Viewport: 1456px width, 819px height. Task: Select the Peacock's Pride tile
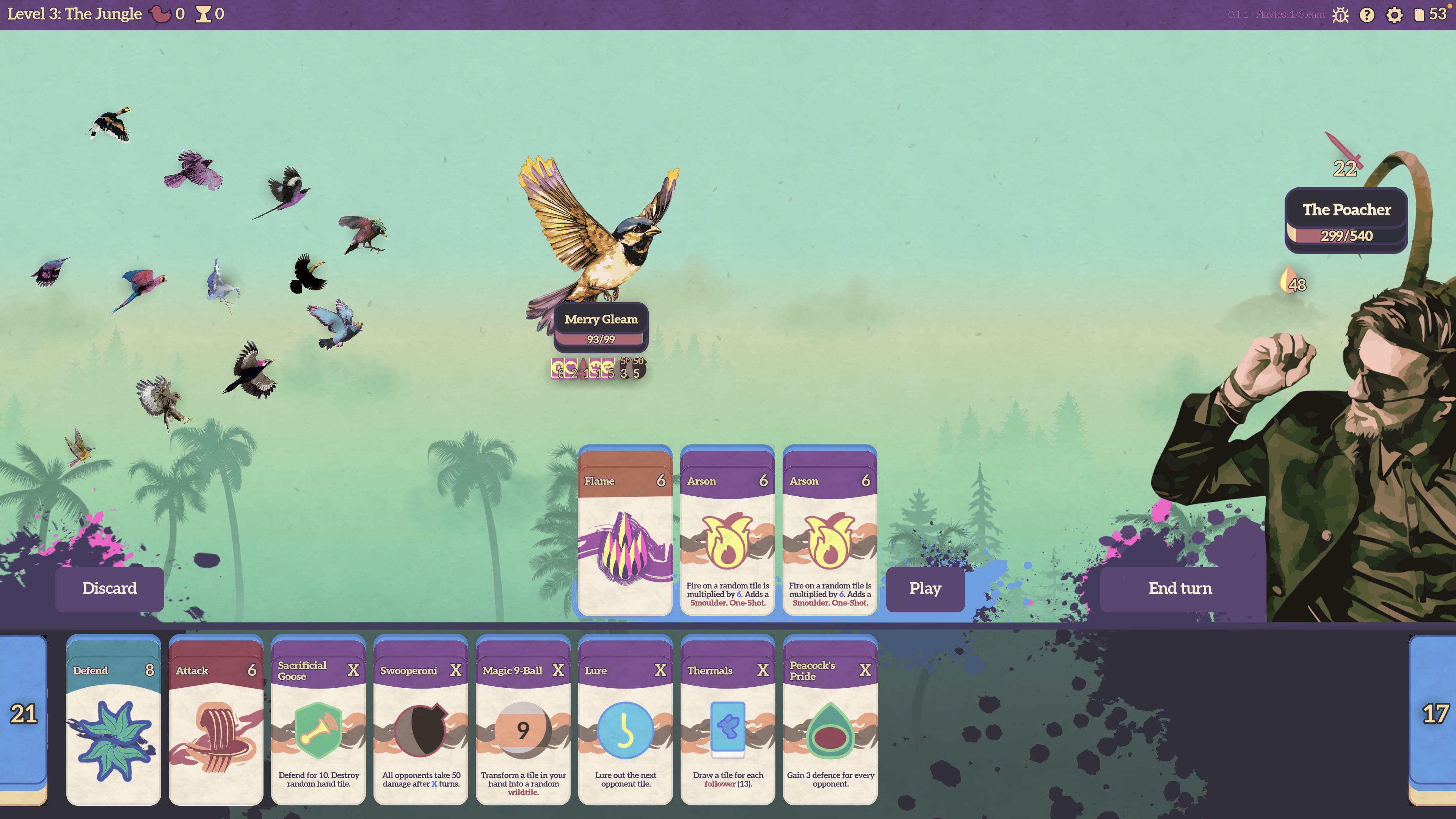coord(830,721)
